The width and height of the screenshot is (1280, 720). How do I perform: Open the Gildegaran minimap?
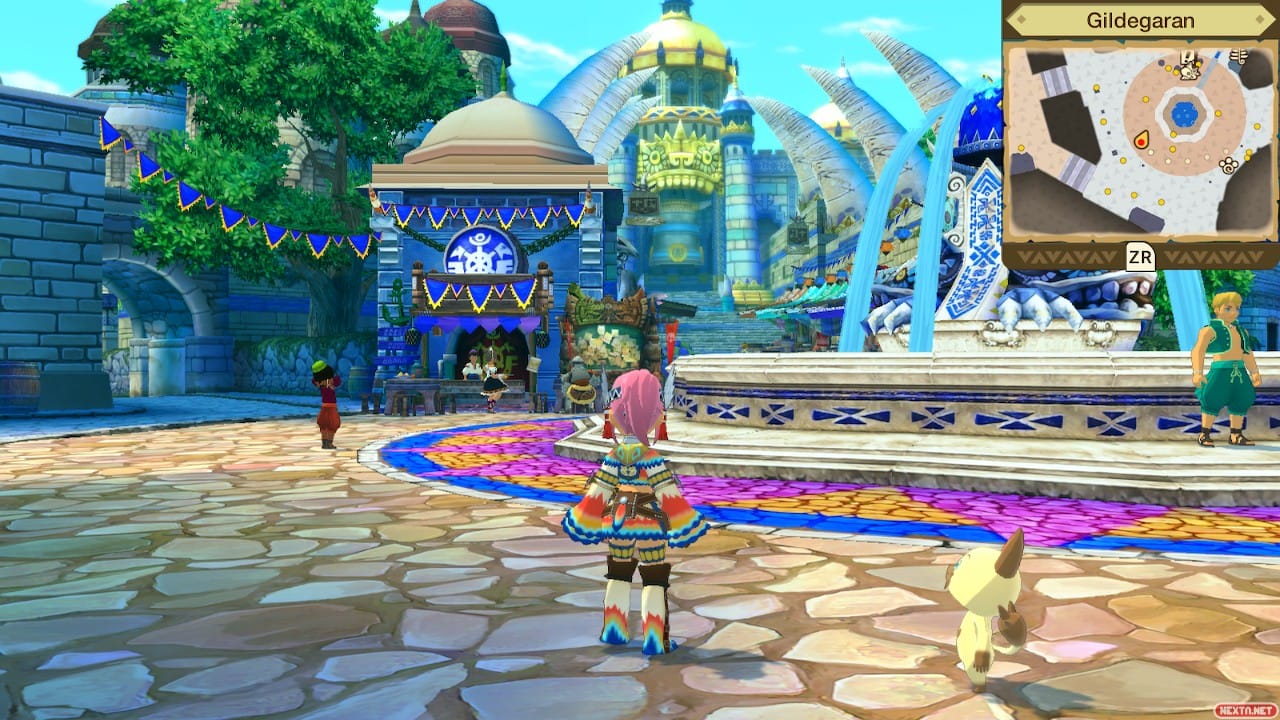point(1140,257)
